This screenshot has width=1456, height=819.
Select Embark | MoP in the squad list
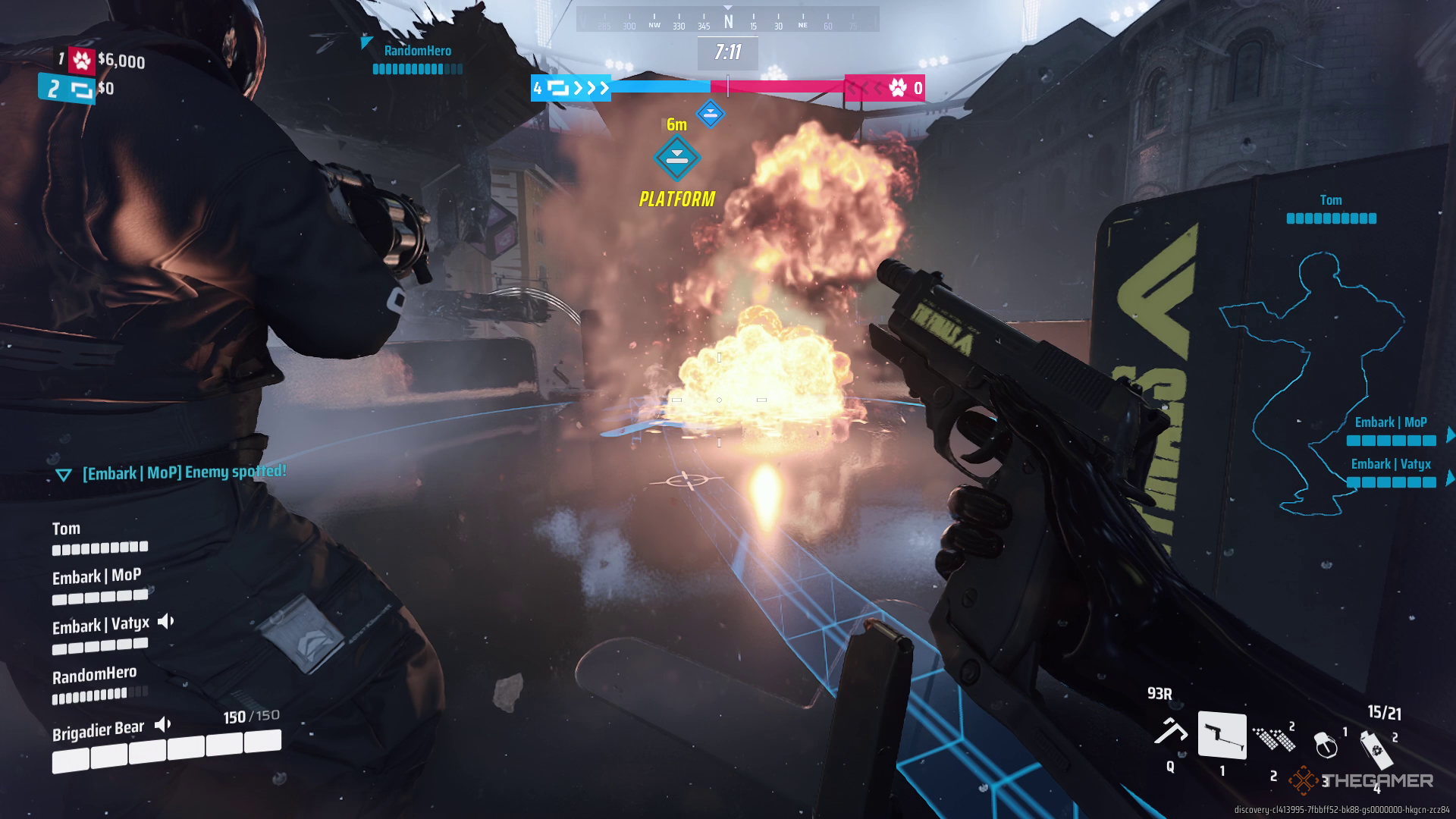(x=96, y=577)
